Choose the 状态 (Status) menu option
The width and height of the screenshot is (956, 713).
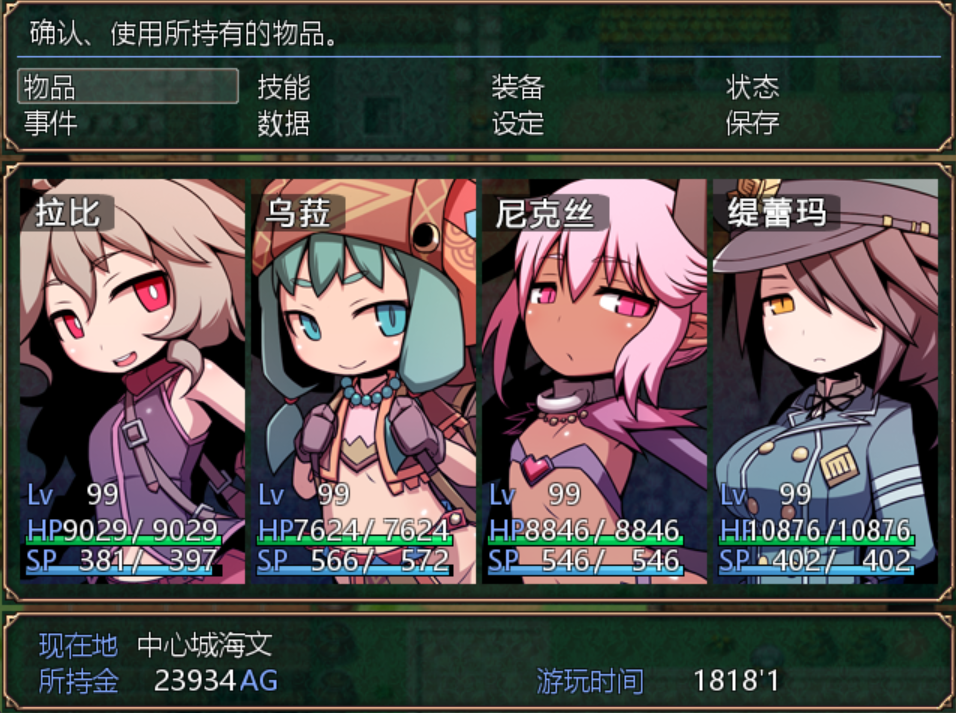click(x=752, y=87)
